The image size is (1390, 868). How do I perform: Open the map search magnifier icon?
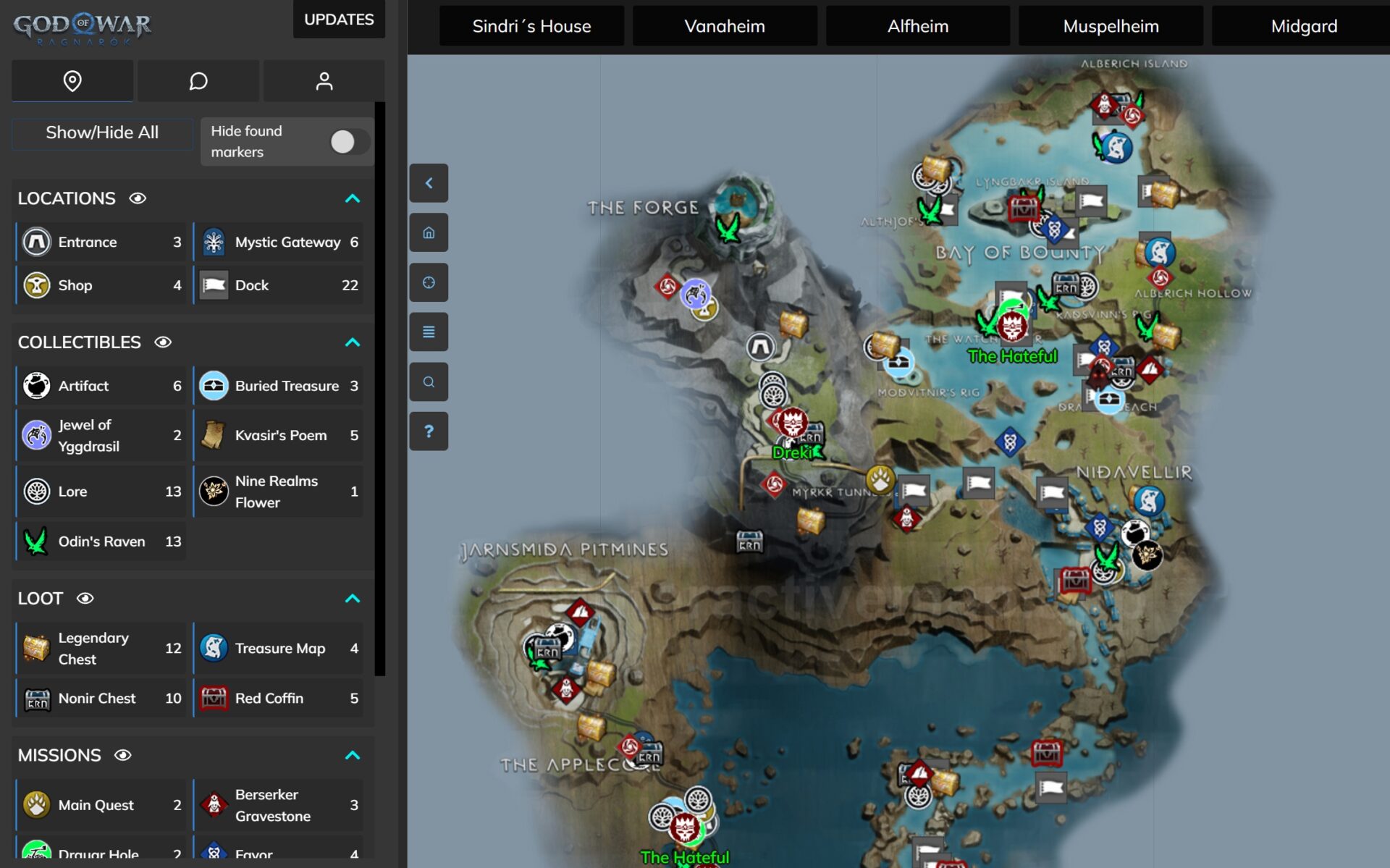(x=429, y=382)
